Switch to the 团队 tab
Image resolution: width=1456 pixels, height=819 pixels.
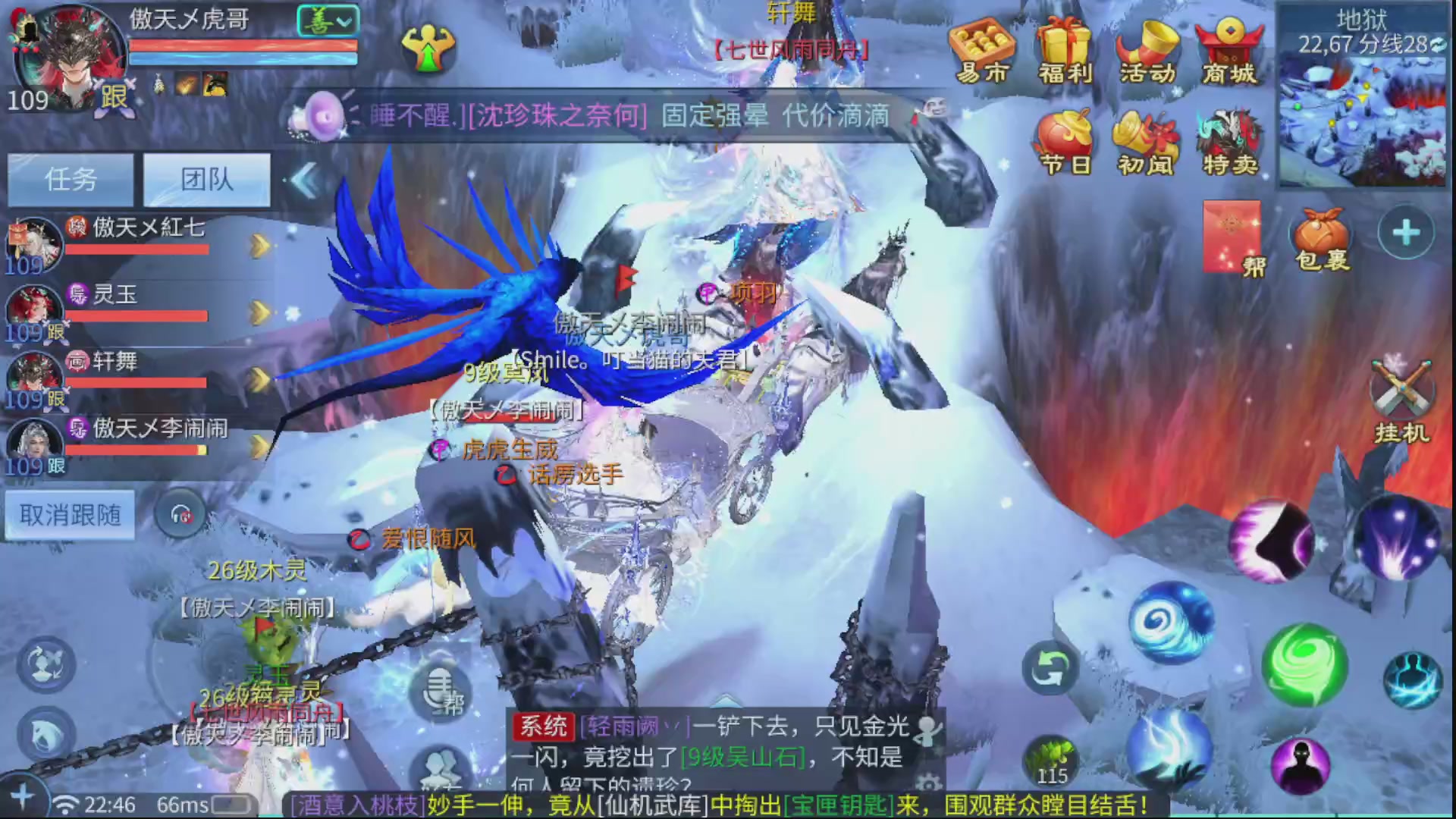206,180
